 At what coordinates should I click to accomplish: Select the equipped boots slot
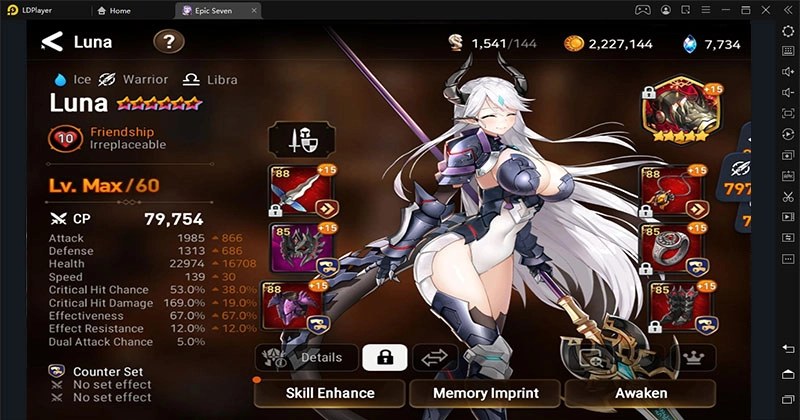(x=671, y=306)
